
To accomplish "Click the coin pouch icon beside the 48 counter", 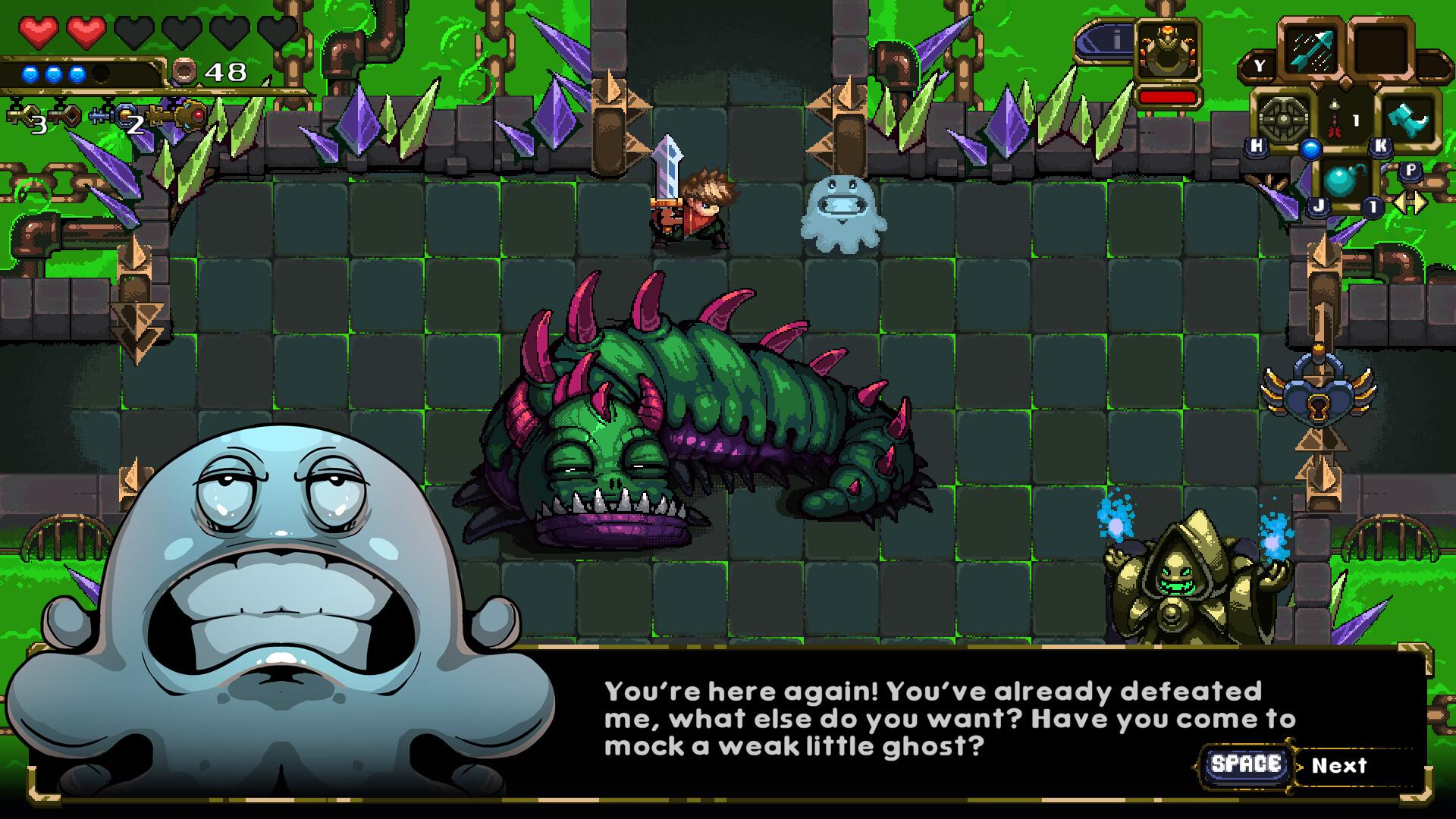I will click(x=184, y=71).
